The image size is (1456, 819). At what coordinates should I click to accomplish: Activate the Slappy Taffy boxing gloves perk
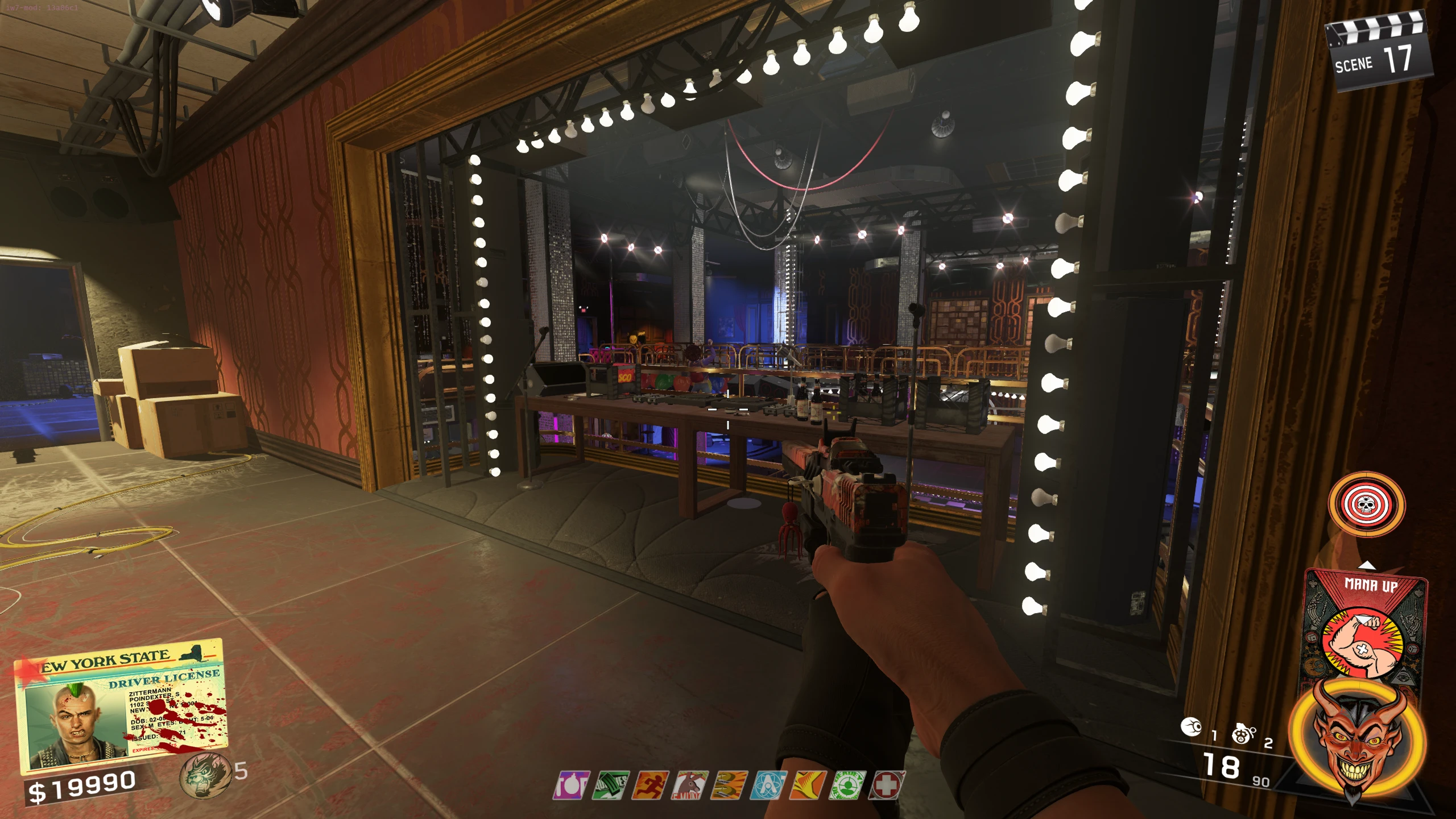coord(730,785)
